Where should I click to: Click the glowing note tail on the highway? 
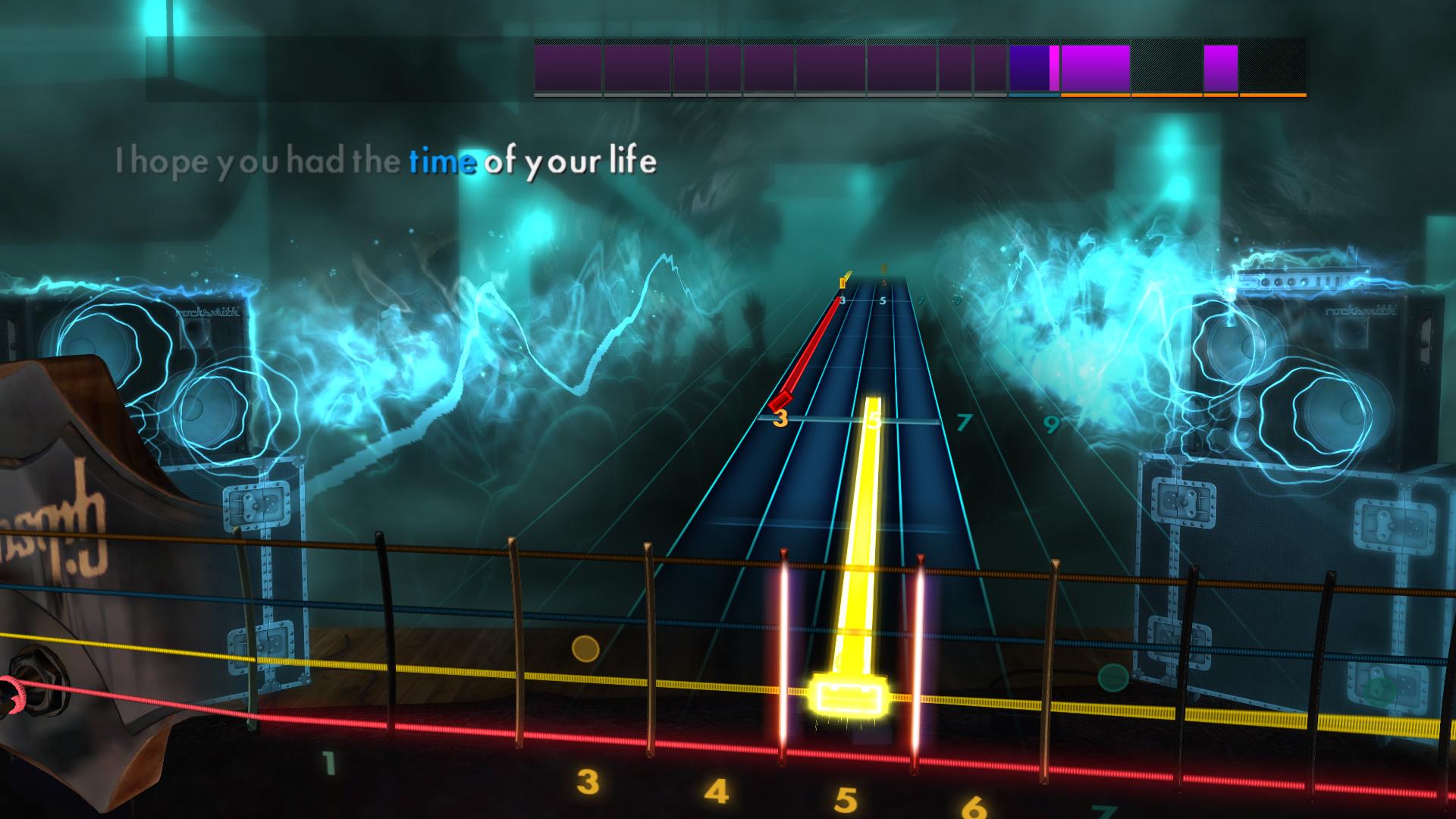pos(864,531)
